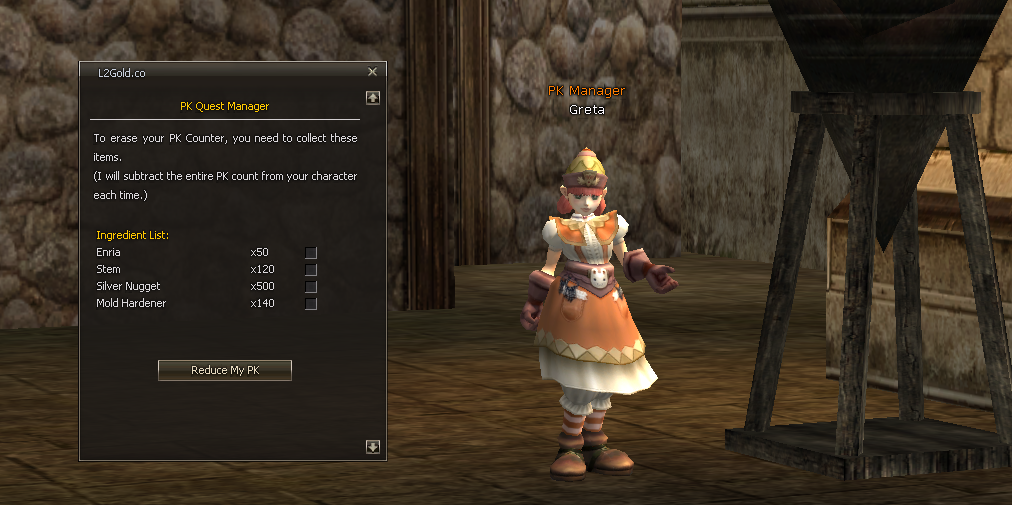Close the L2Gold.co dialog window
The image size is (1012, 505).
tap(372, 72)
